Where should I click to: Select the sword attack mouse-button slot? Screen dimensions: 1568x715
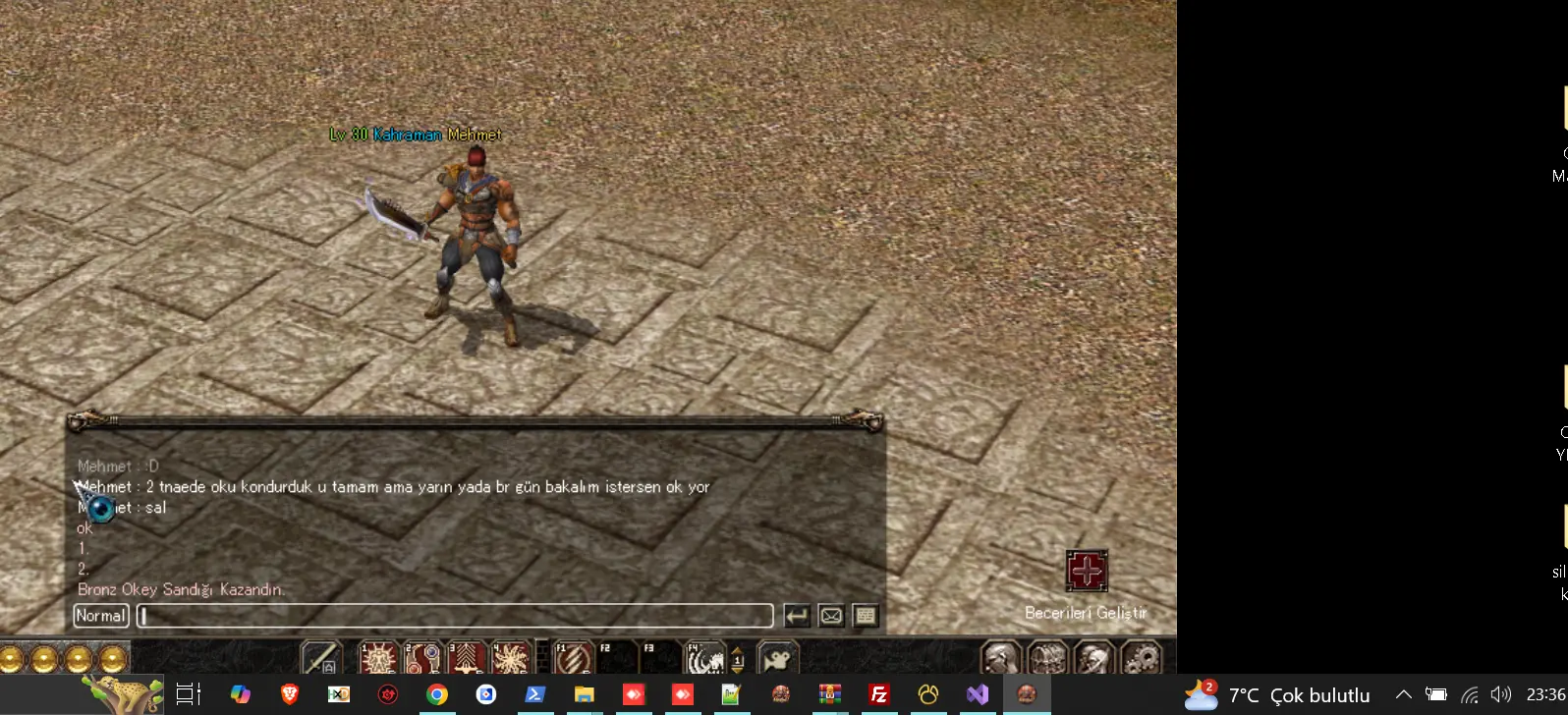(x=320, y=658)
